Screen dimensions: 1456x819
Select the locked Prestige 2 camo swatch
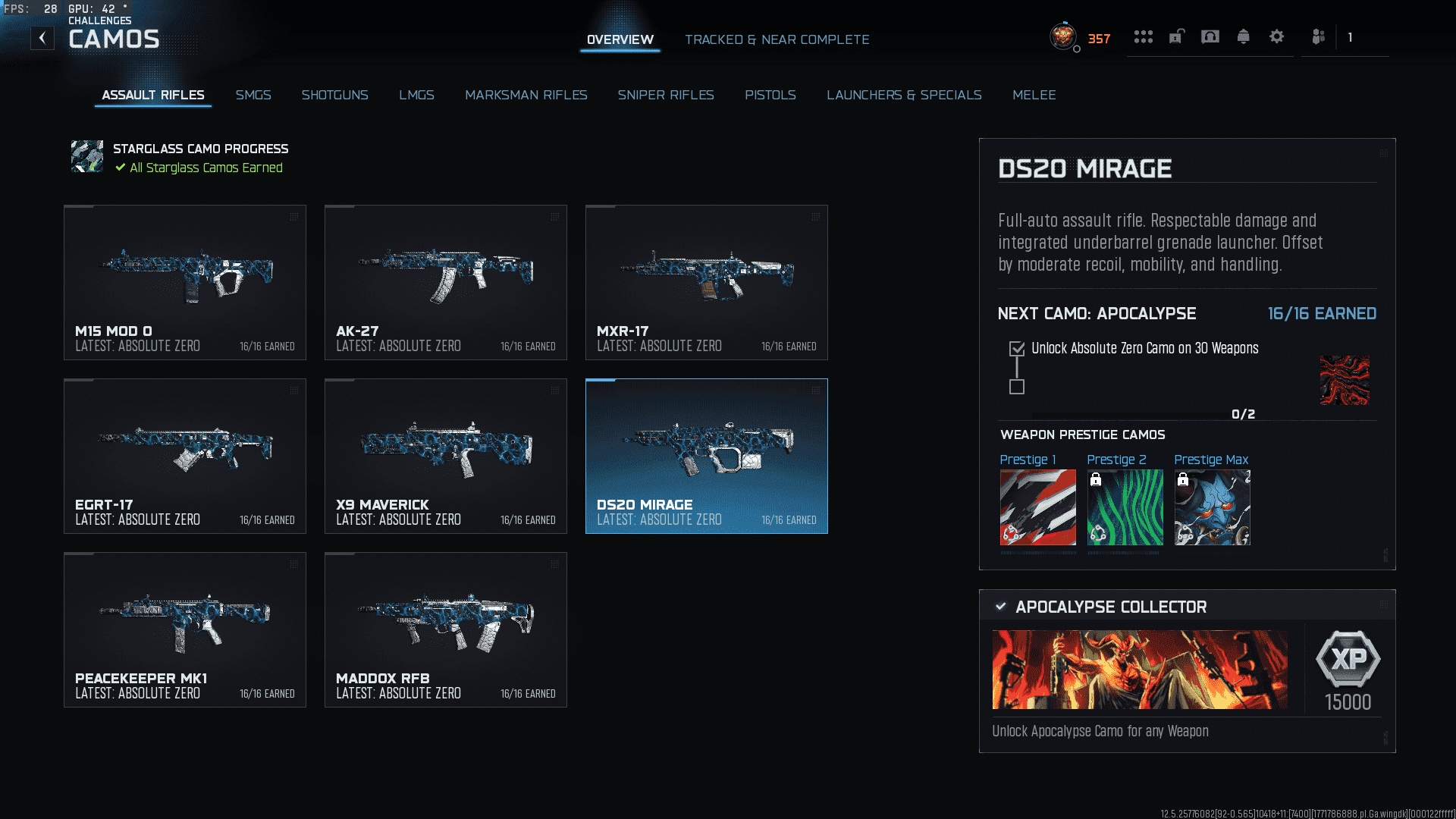tap(1125, 507)
